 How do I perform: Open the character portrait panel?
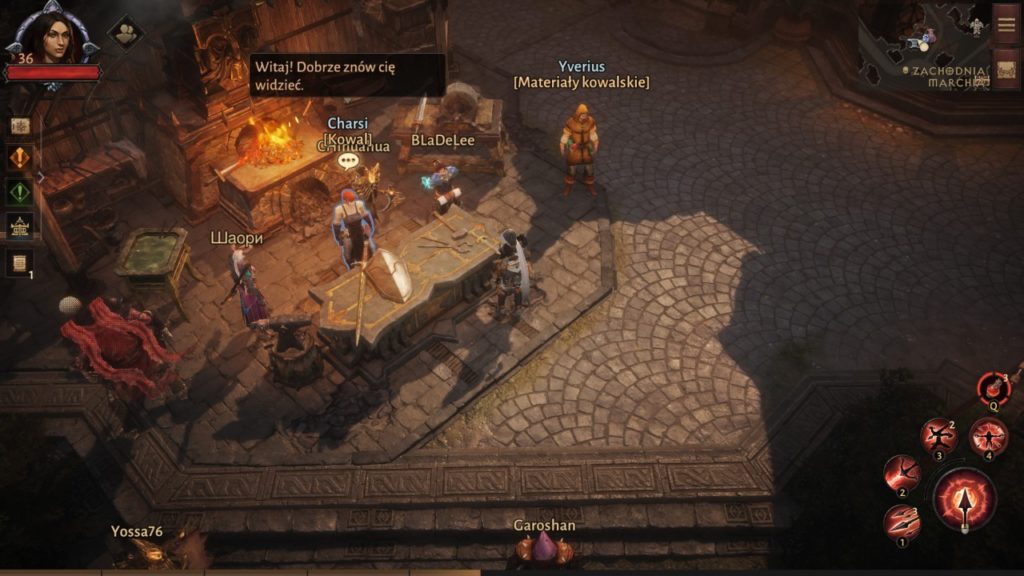click(x=51, y=38)
